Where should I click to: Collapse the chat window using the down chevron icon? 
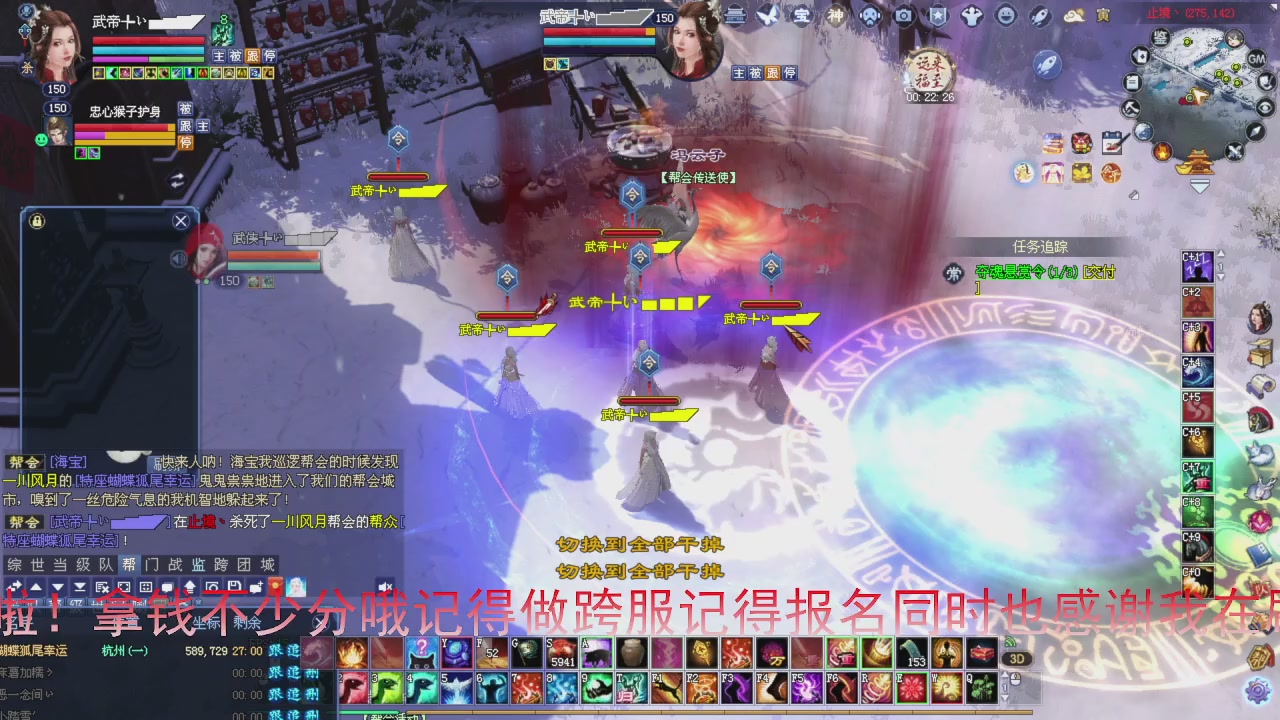(x=57, y=587)
